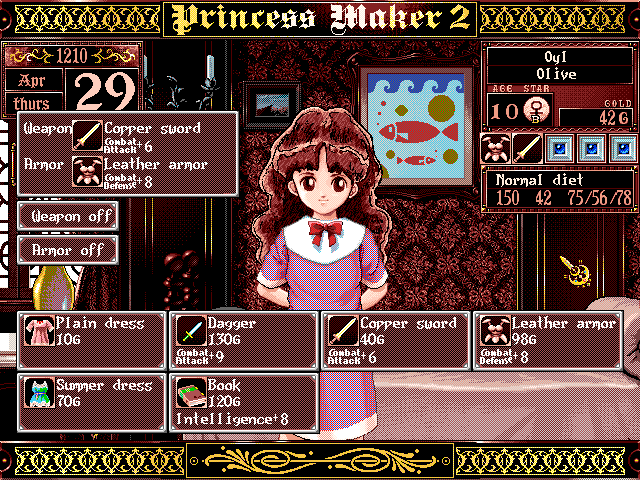
Task: Select the Leather armor inventory item
Action: pyautogui.click(x=547, y=340)
